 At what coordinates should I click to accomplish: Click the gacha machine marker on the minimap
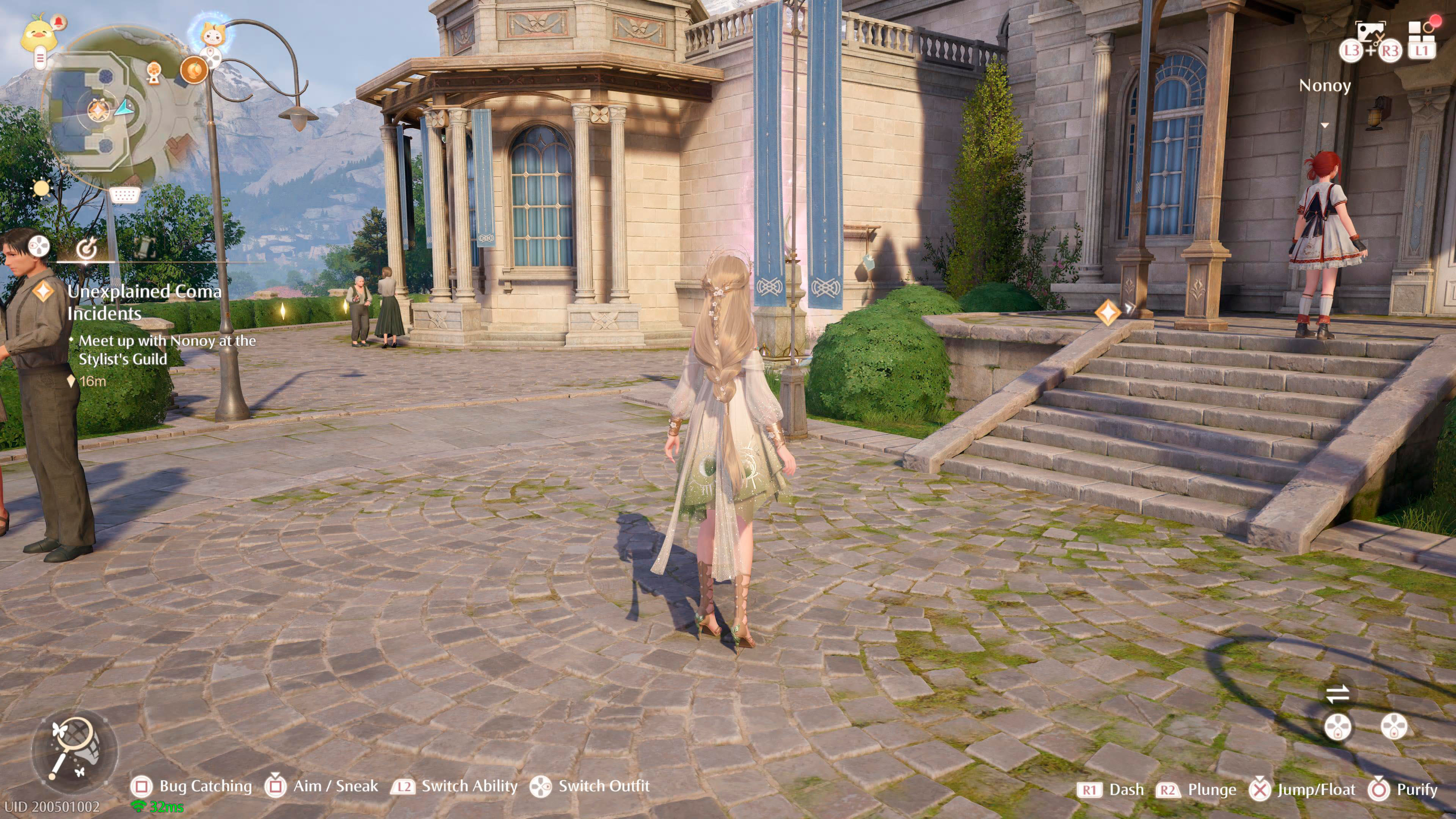[x=154, y=72]
